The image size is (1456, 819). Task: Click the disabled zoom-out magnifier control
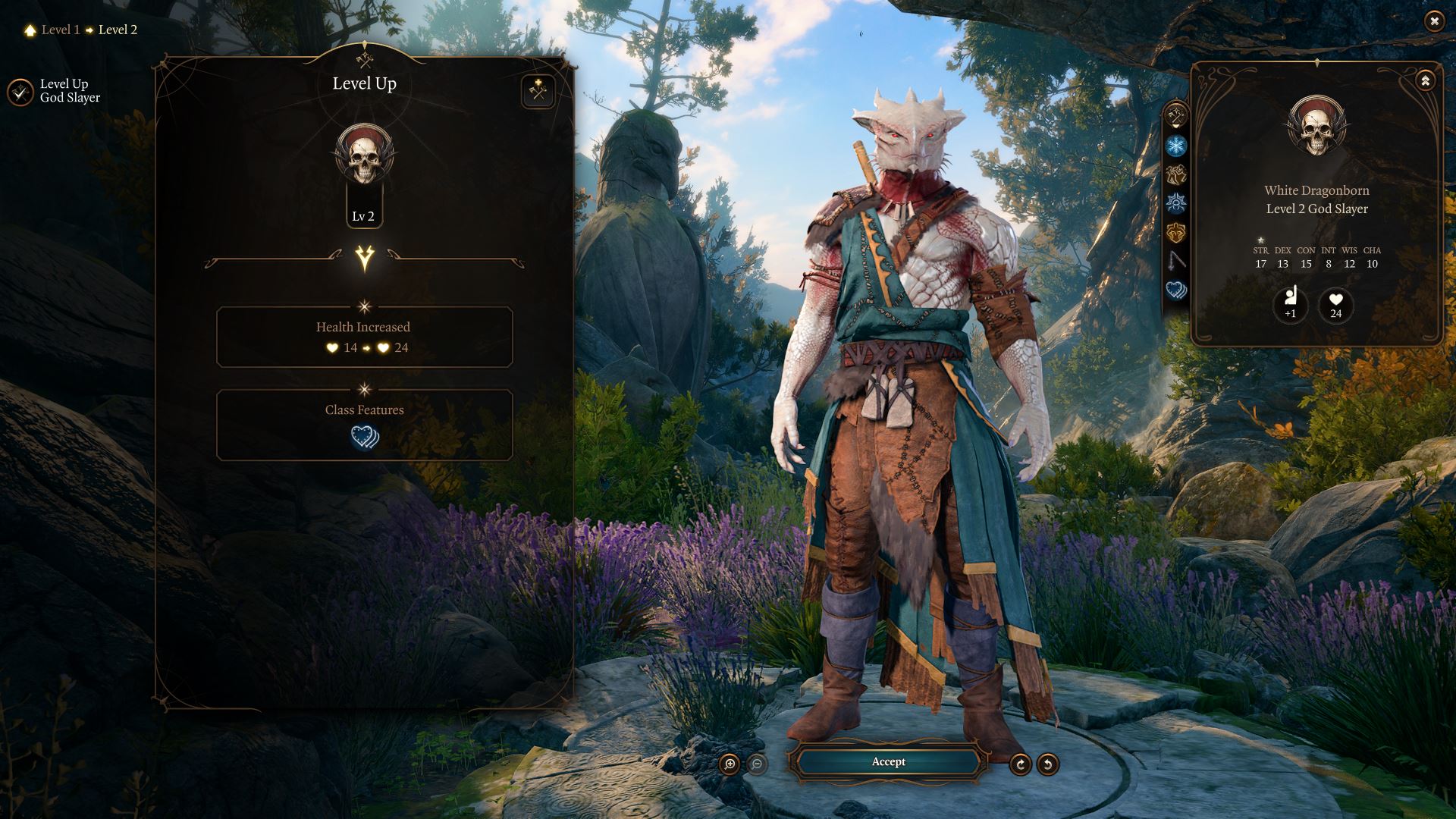tap(756, 763)
